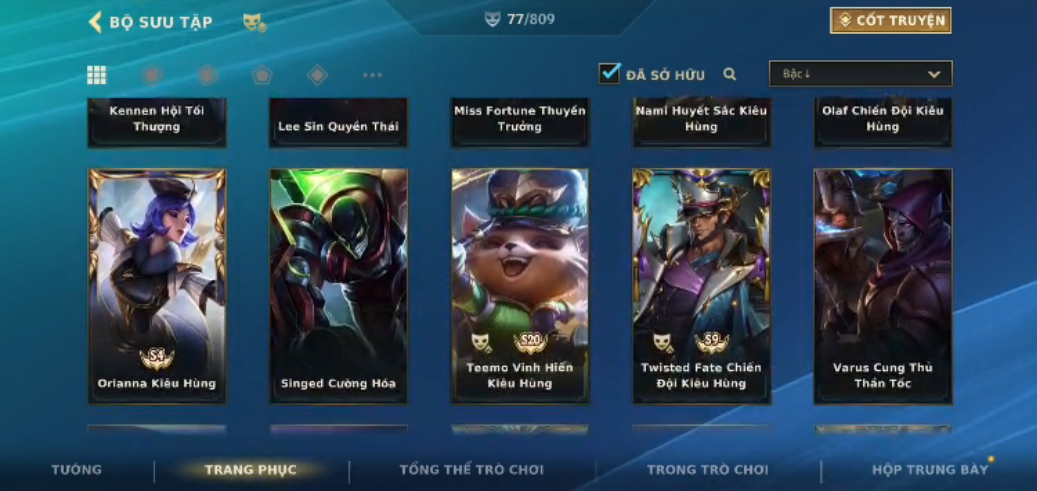Choose Varus Cung Thủ Thần Tốc skin
This screenshot has width=1037, height=491.
(x=882, y=285)
